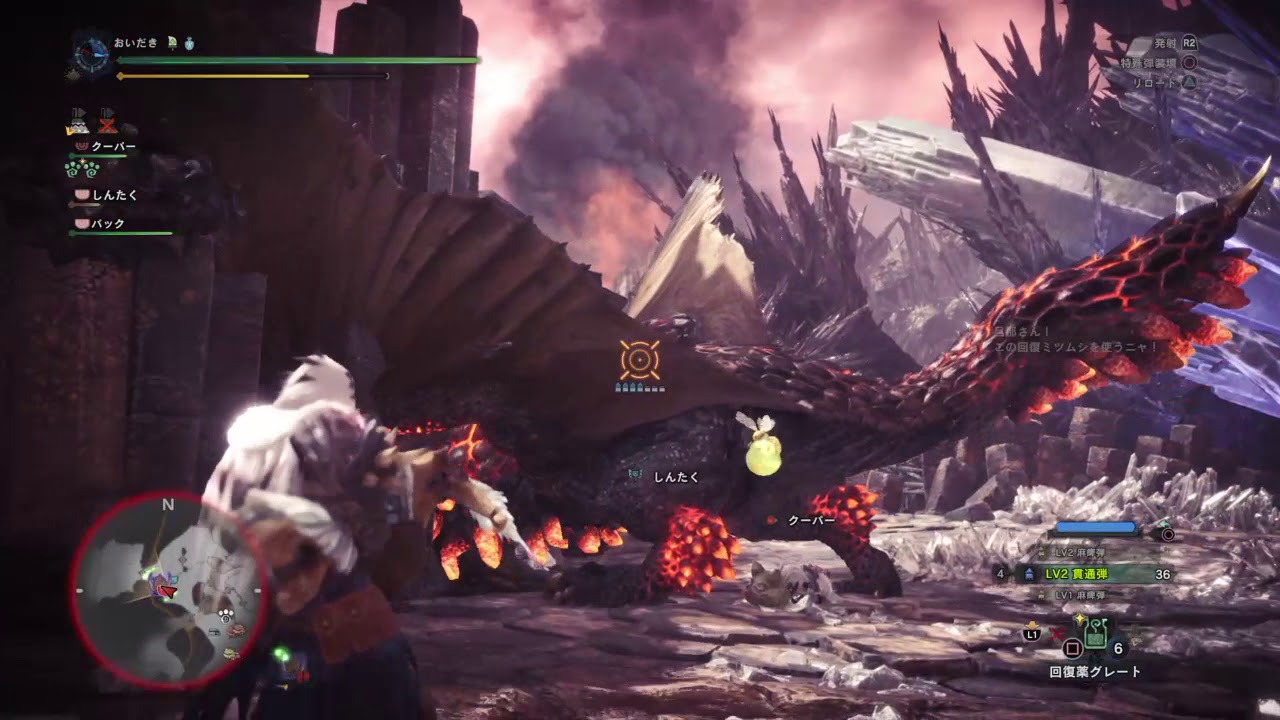This screenshot has height=720, width=1280.
Task: Select party member クーバー in the list
Action: click(x=112, y=147)
